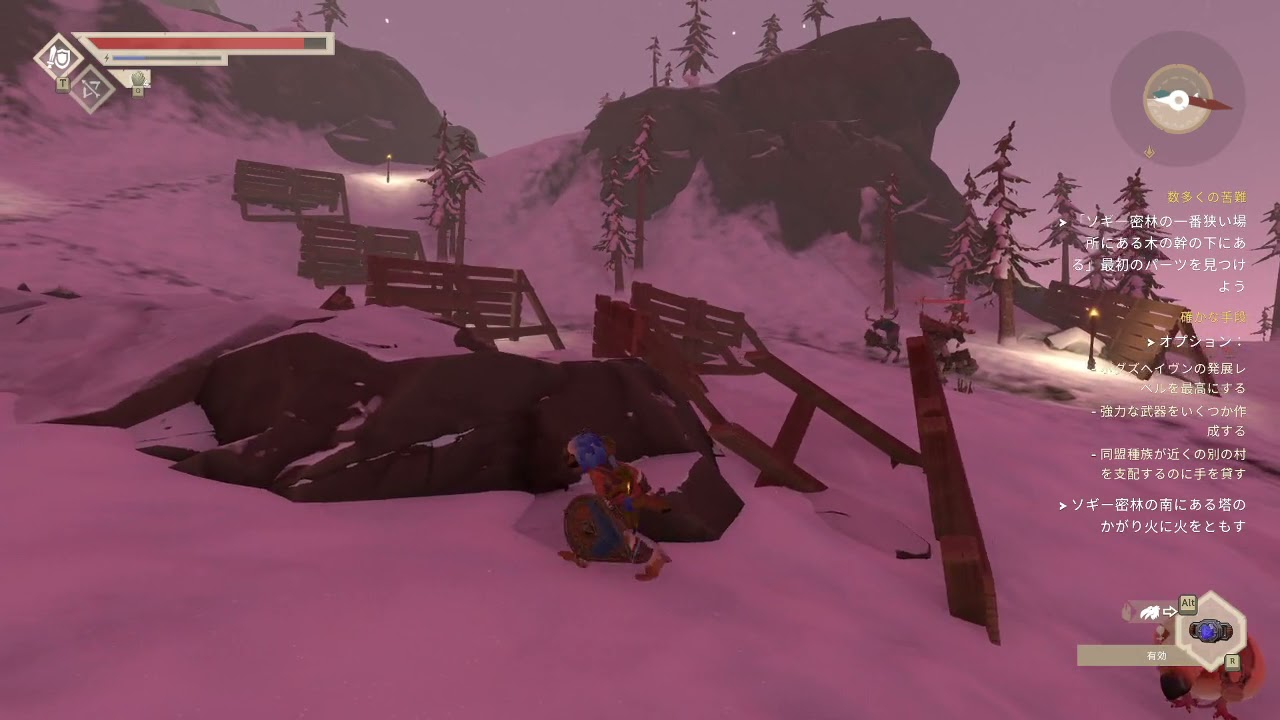The width and height of the screenshot is (1280, 720).
Task: Use the blue gem belt item slot
Action: [x=1210, y=631]
